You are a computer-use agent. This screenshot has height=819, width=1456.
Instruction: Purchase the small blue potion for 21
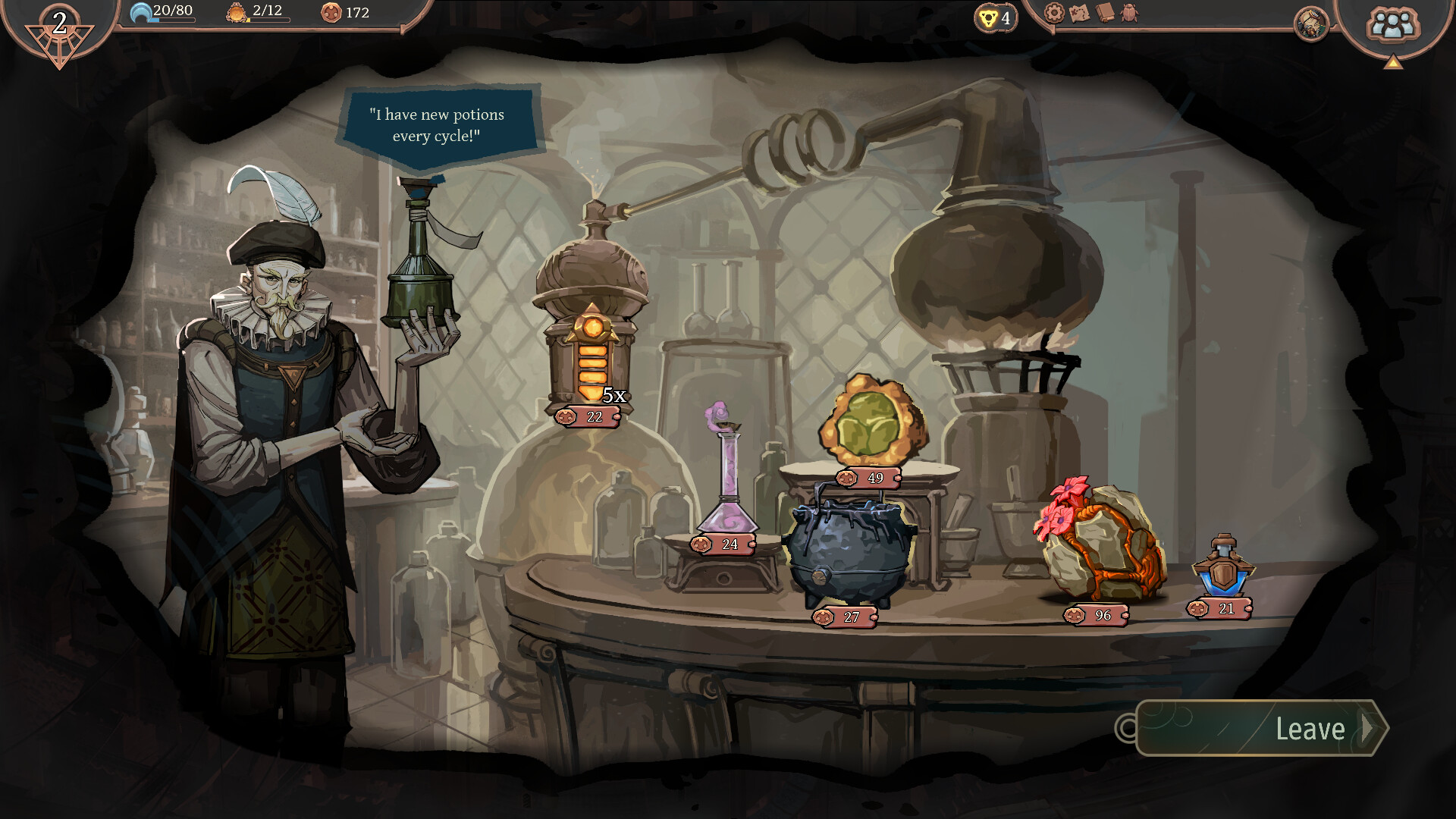coord(1222,569)
